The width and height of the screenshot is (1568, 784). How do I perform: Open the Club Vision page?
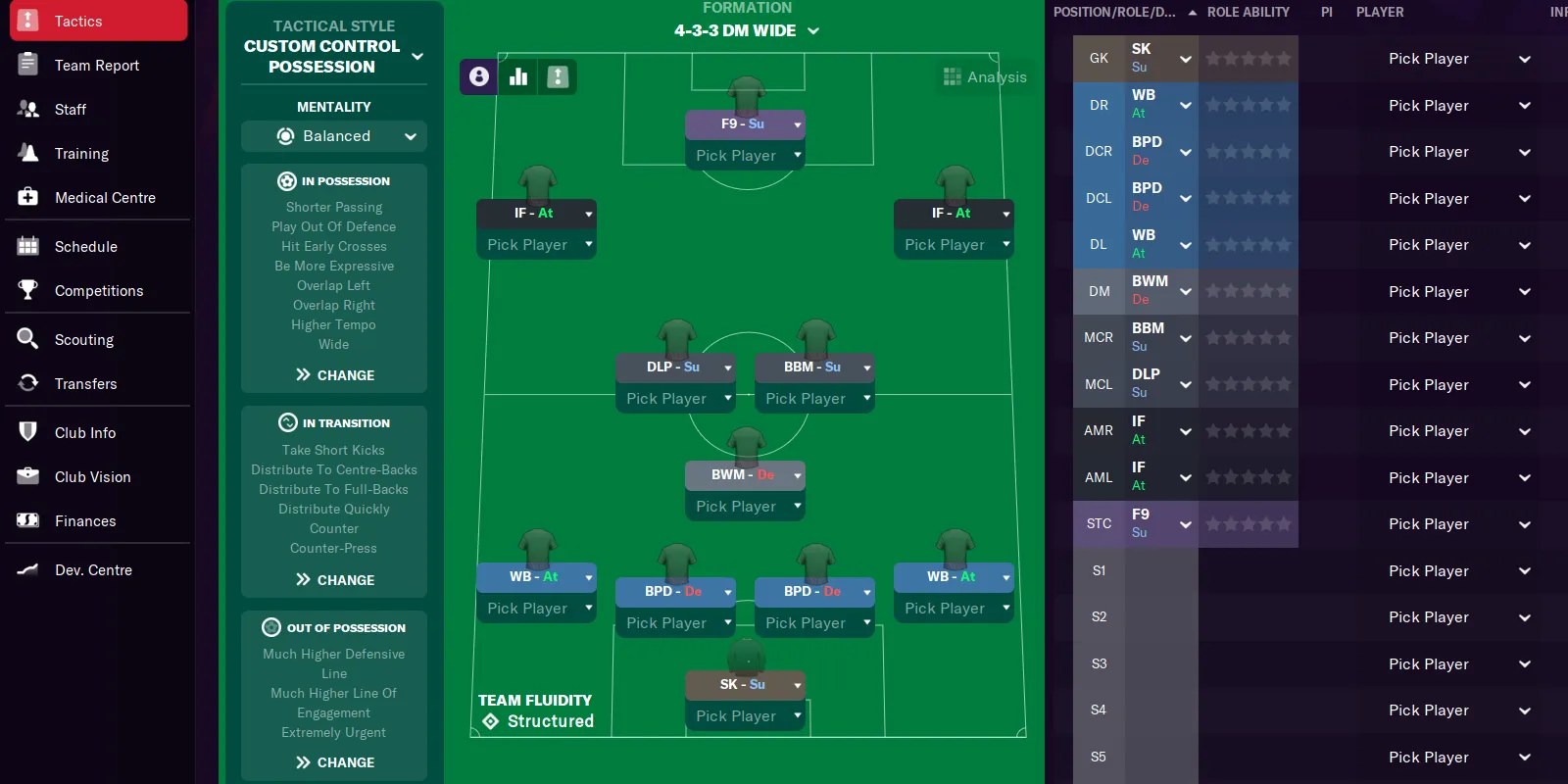point(28,476)
